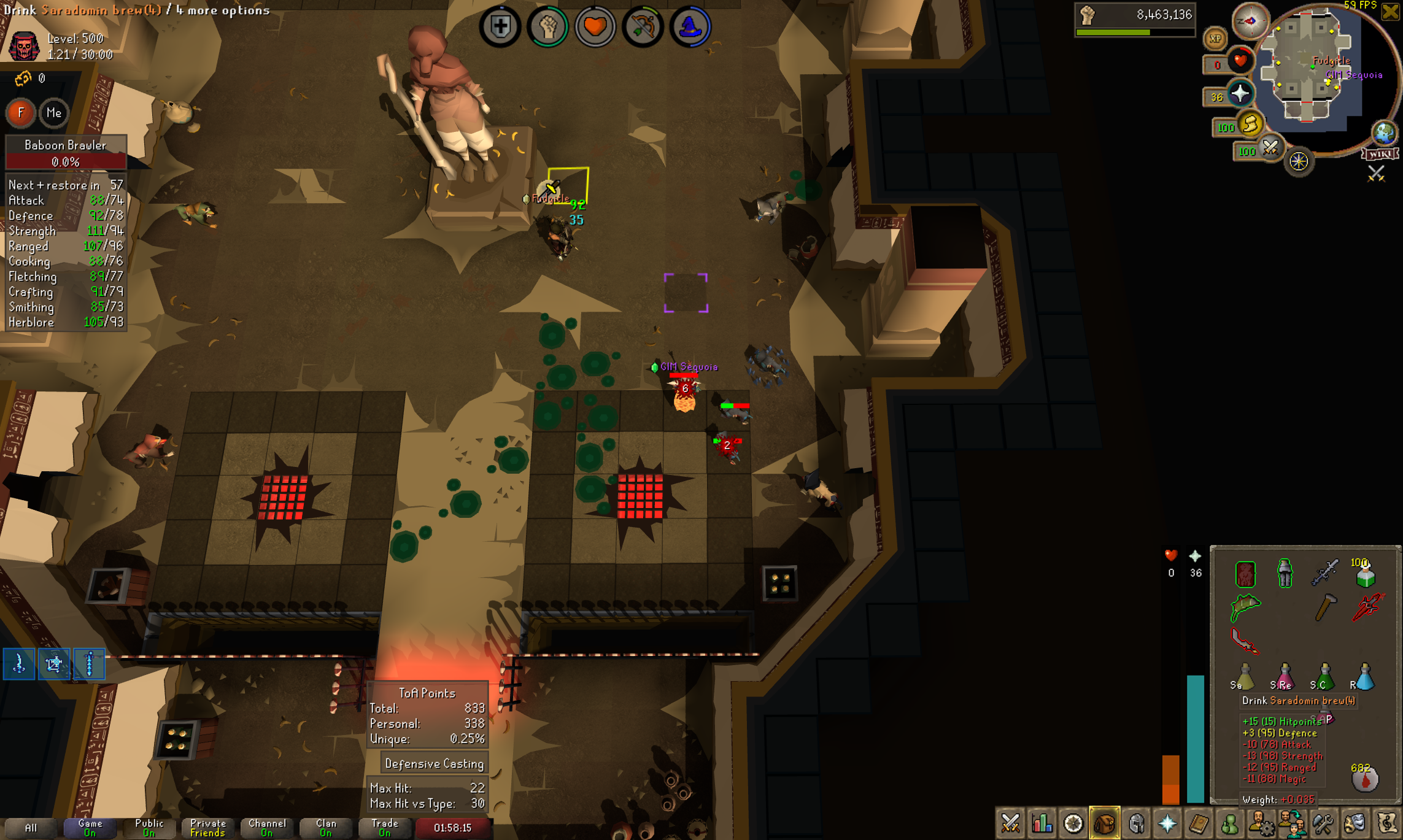This screenshot has width=1403, height=840.
Task: Open the Wiki lookup banner
Action: point(1380,154)
